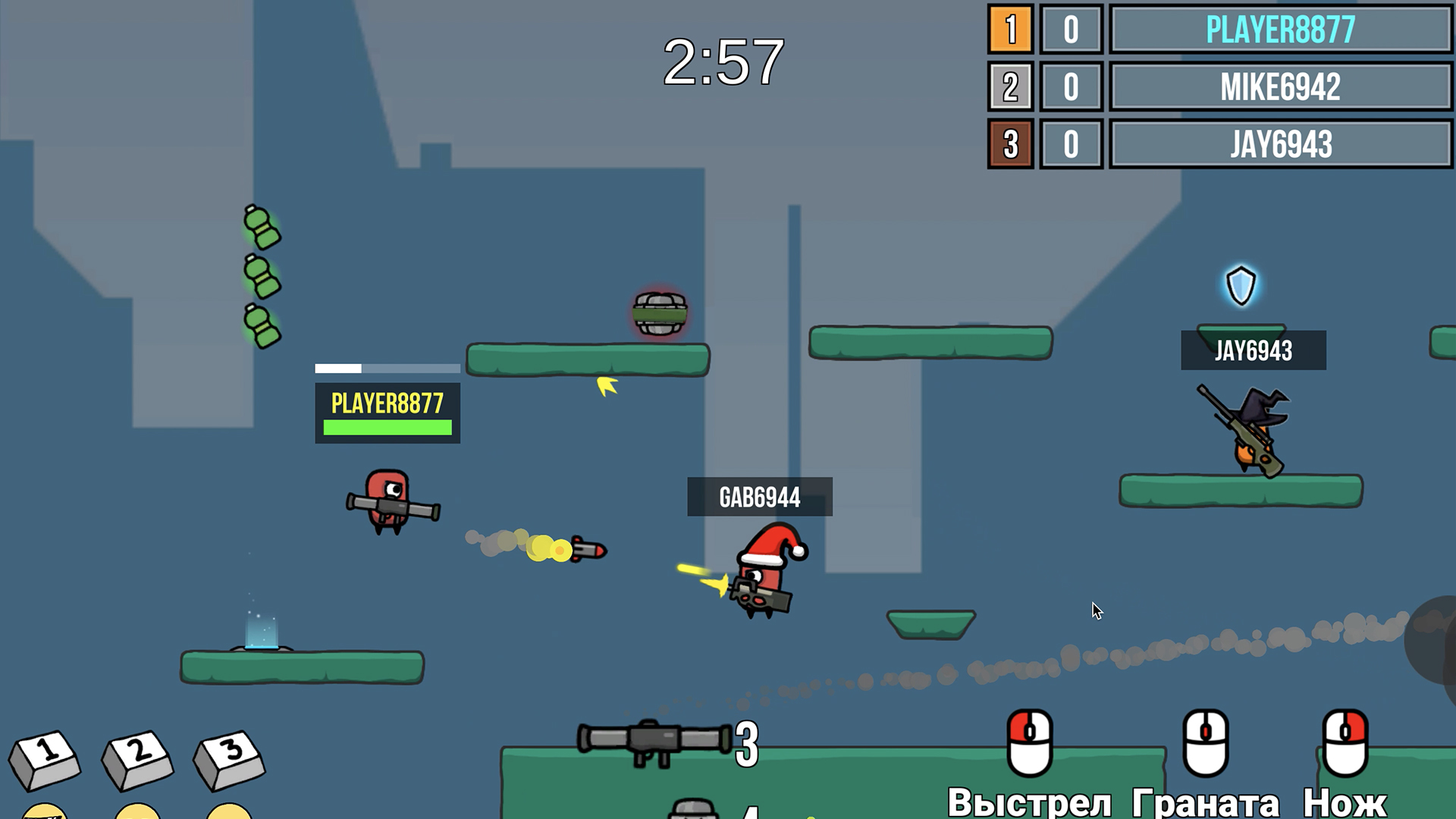Click PLAYER8877's green health bar
Viewport: 1456px width, 819px height.
click(x=387, y=428)
